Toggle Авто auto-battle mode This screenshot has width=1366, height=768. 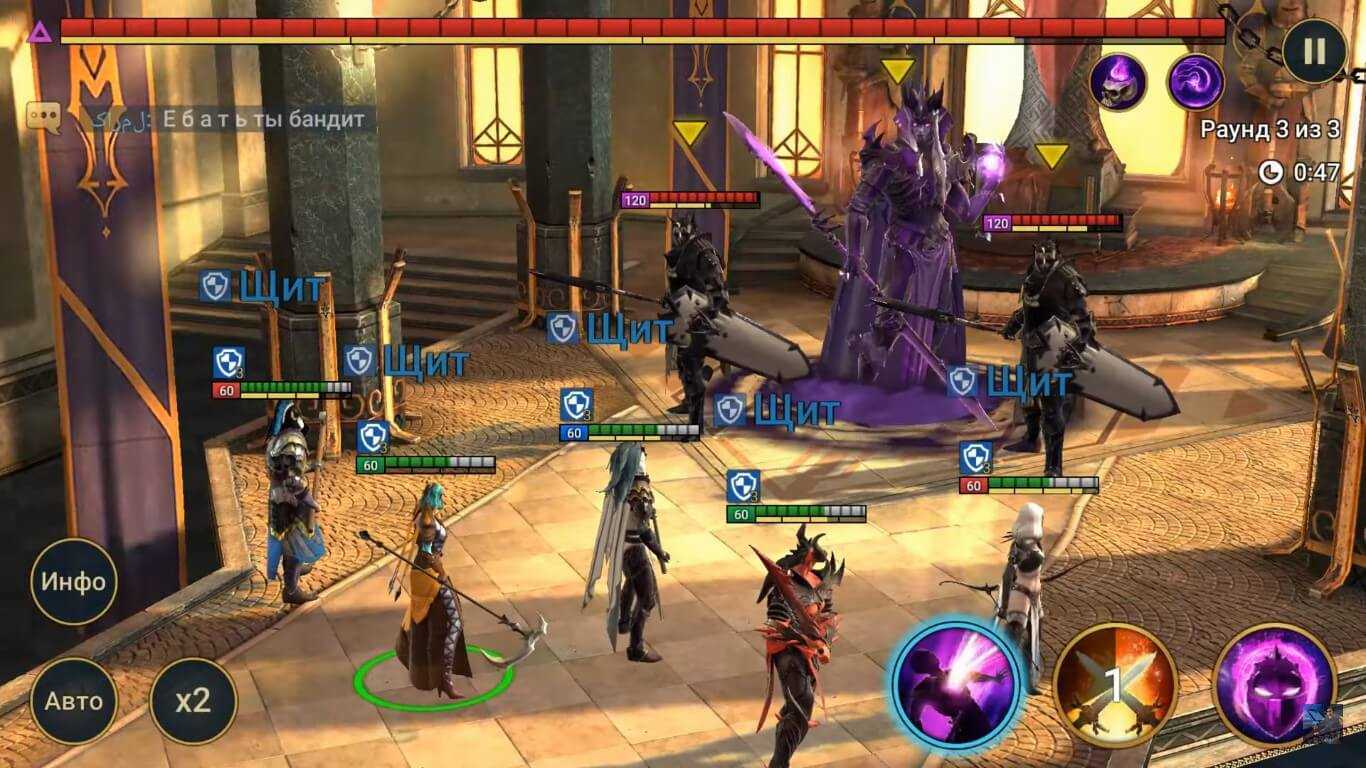coord(73,700)
